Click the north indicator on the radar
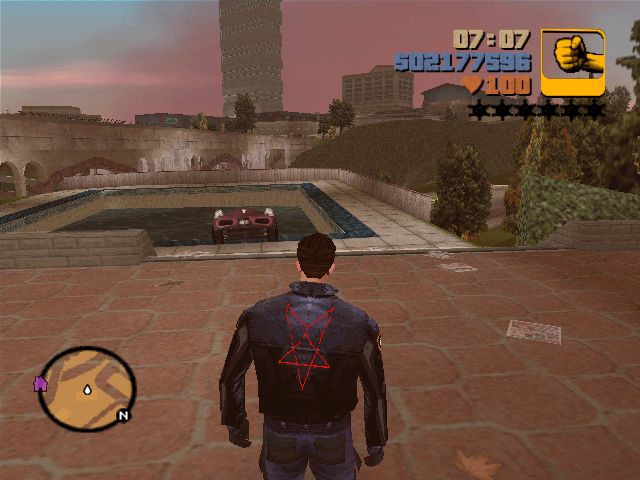Image resolution: width=640 pixels, height=480 pixels. click(123, 415)
